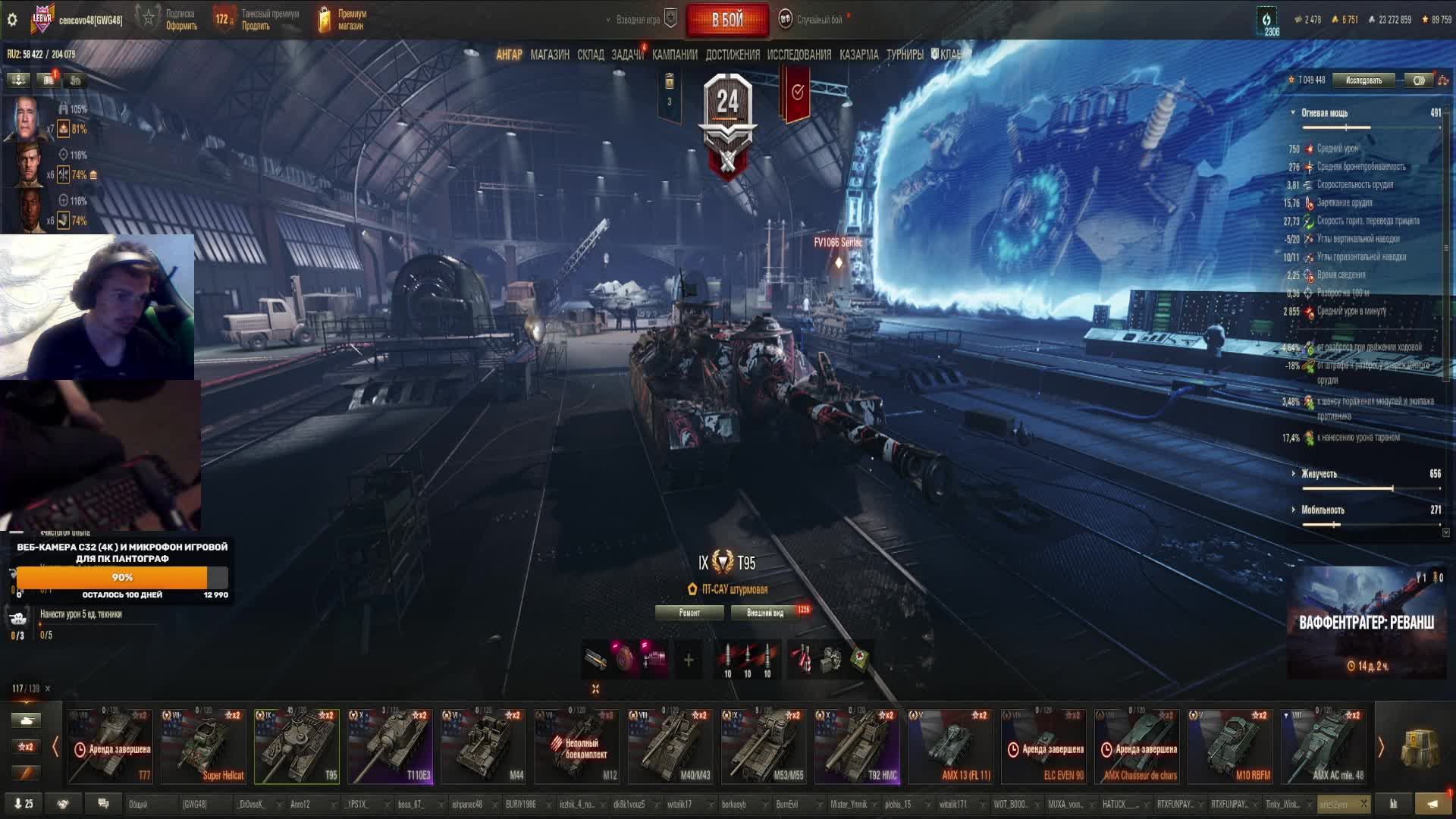Screen dimensions: 1456x819
Task: Go to the КАМПАНИИ tab
Action: coord(674,55)
